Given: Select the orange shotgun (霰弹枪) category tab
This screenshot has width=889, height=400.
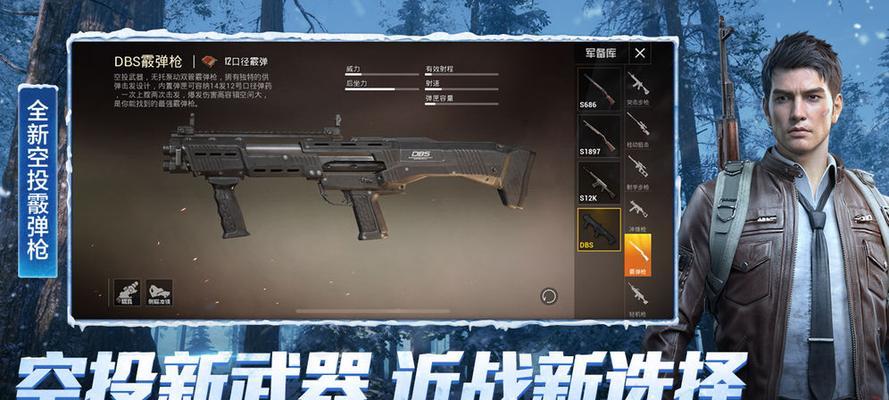Looking at the screenshot, I should (637, 253).
